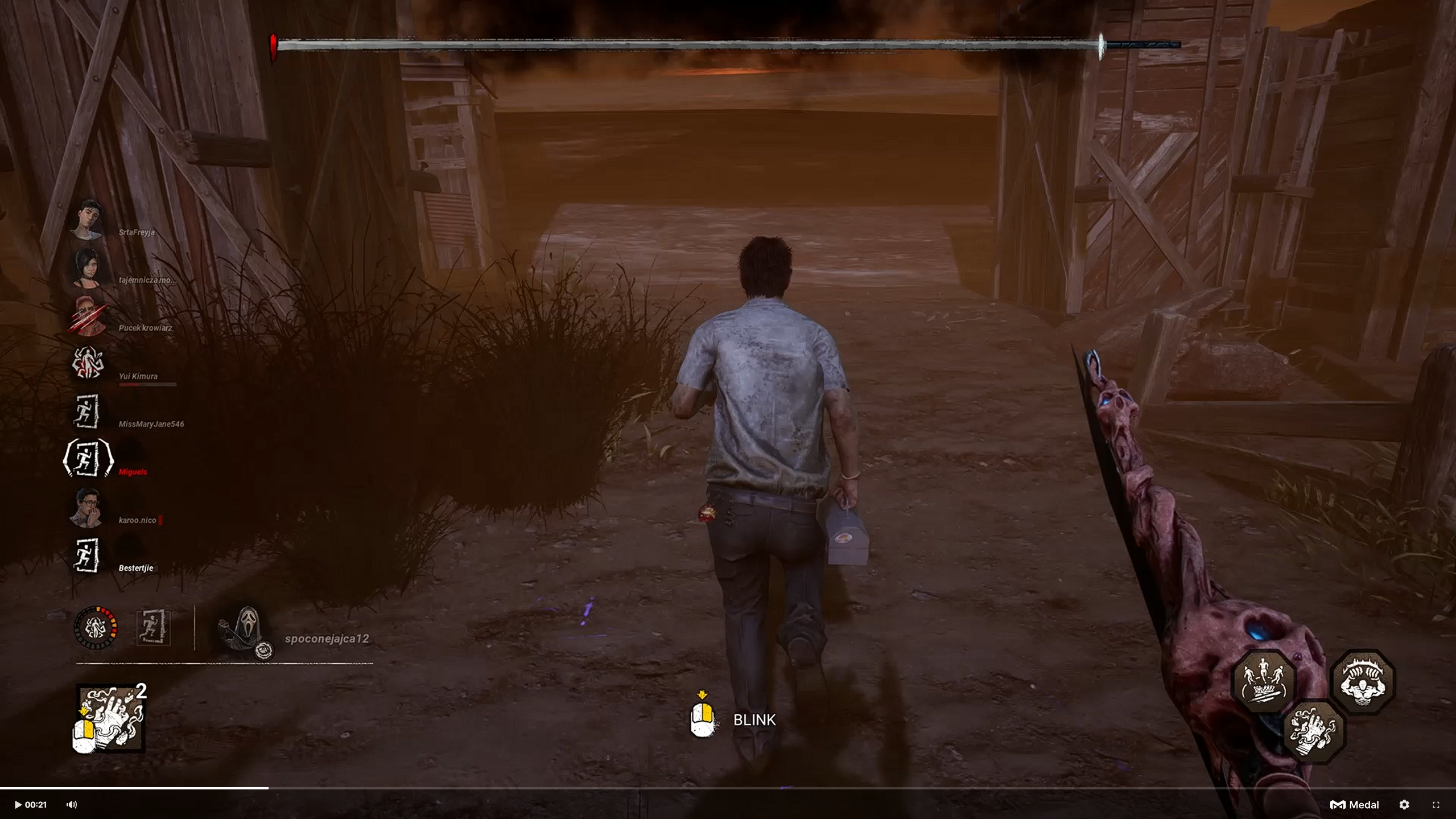The height and width of the screenshot is (819, 1456).
Task: Click Bestertjie's escaped status icon
Action: 87,555
